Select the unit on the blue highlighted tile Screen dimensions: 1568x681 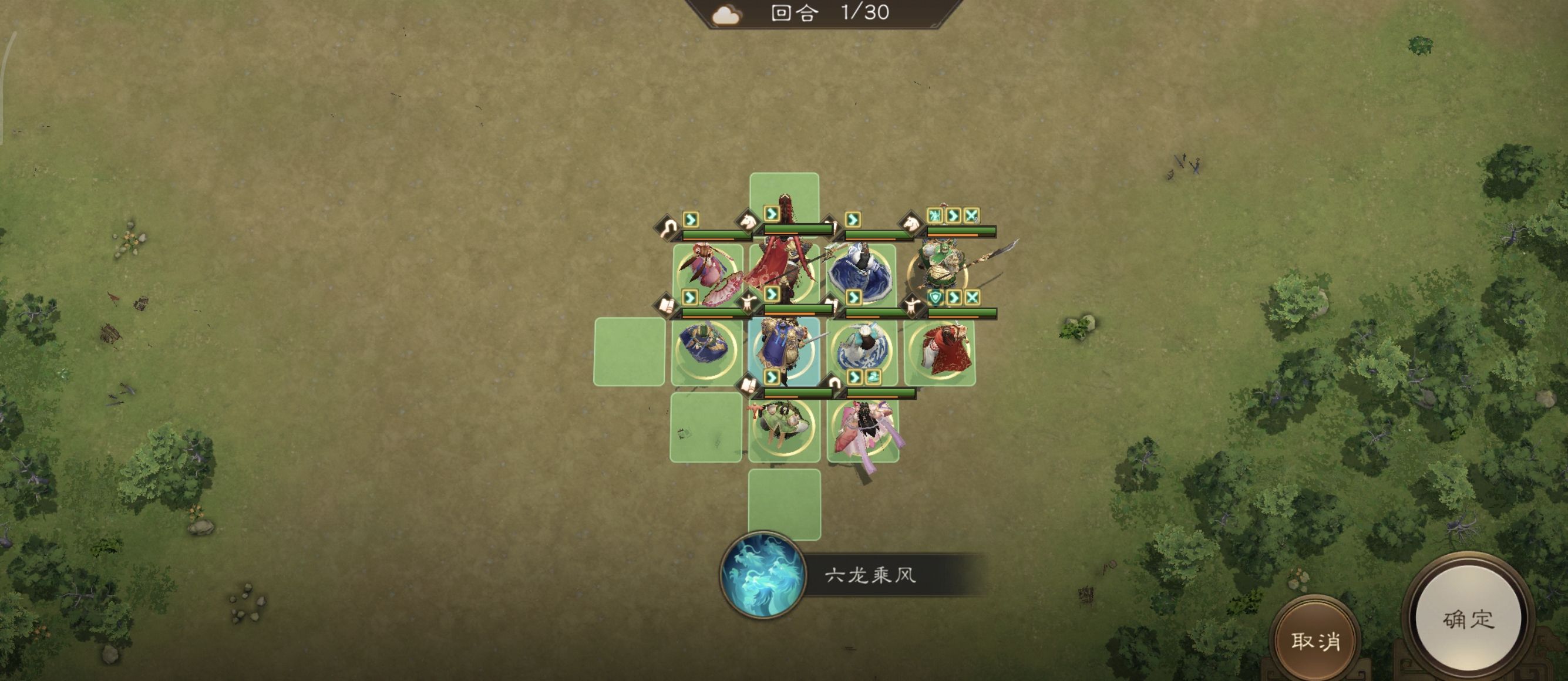784,350
